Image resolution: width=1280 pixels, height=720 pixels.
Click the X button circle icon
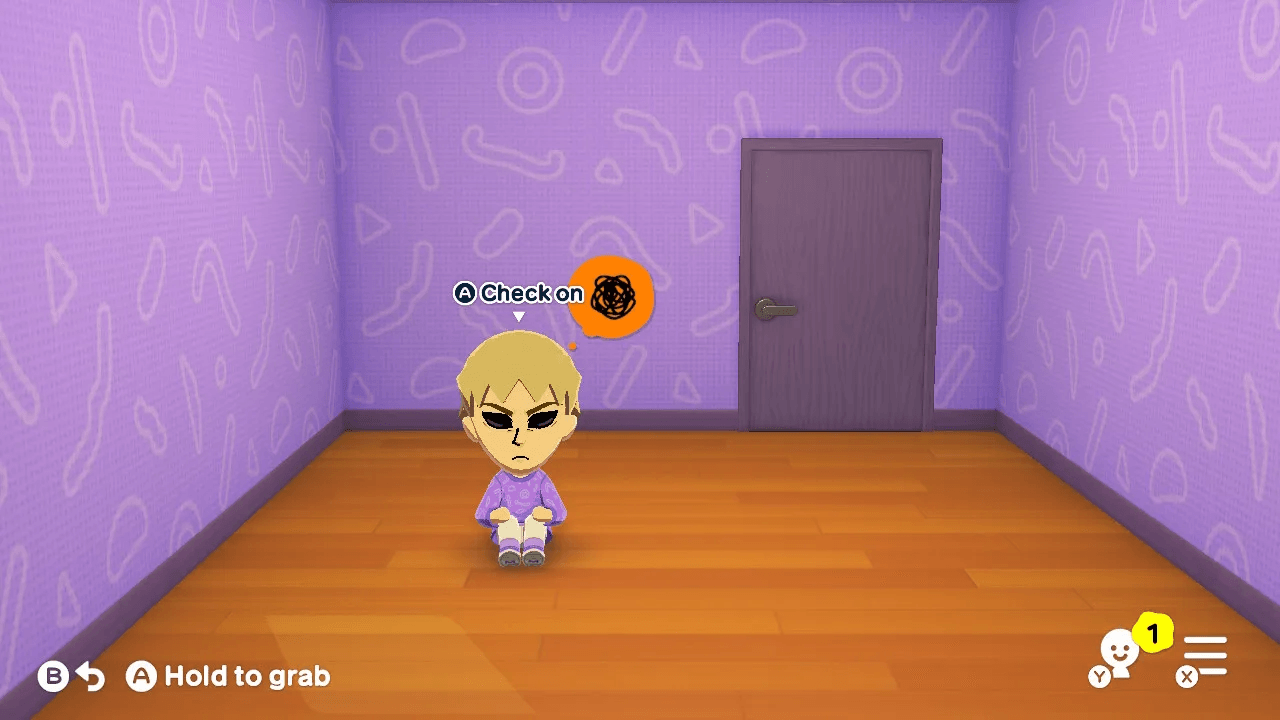1186,677
